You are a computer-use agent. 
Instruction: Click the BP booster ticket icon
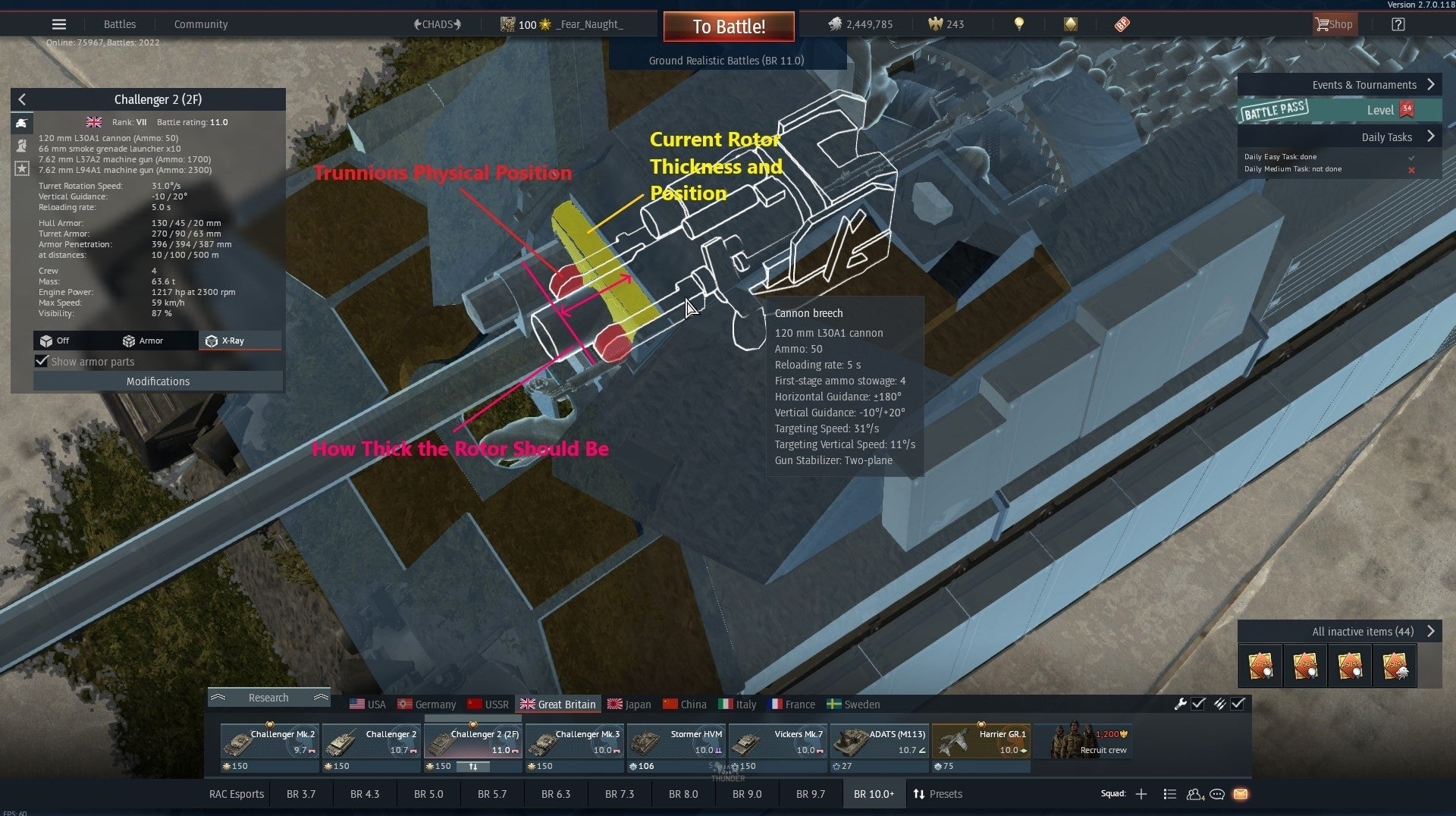[x=1122, y=24]
